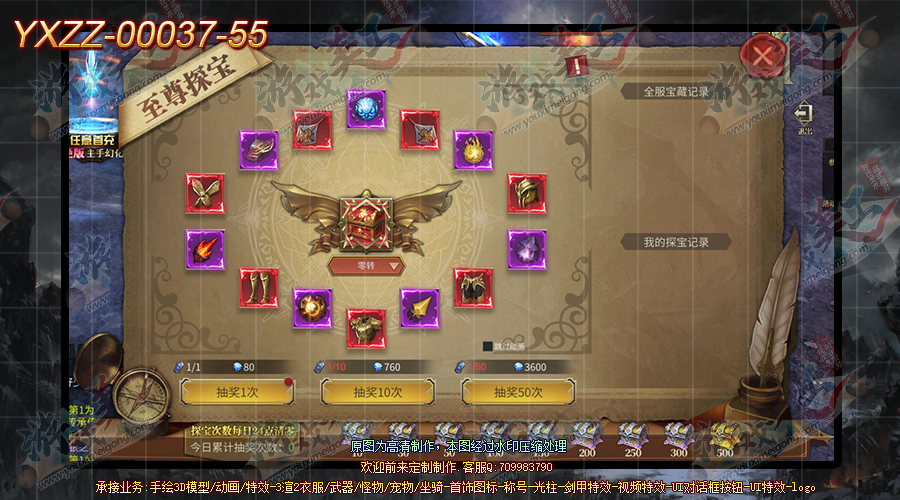Viewport: 900px width, 500px height.
Task: Select the golden flame orb reward
Action: (x=474, y=150)
